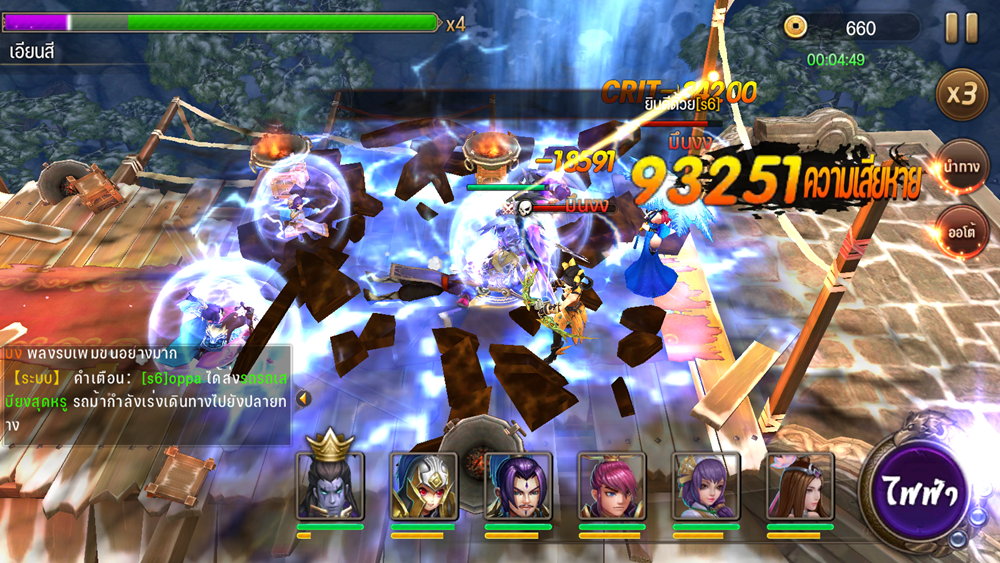The image size is (1000, 563).
Task: Activate the นำทาง guide button
Action: coord(961,166)
